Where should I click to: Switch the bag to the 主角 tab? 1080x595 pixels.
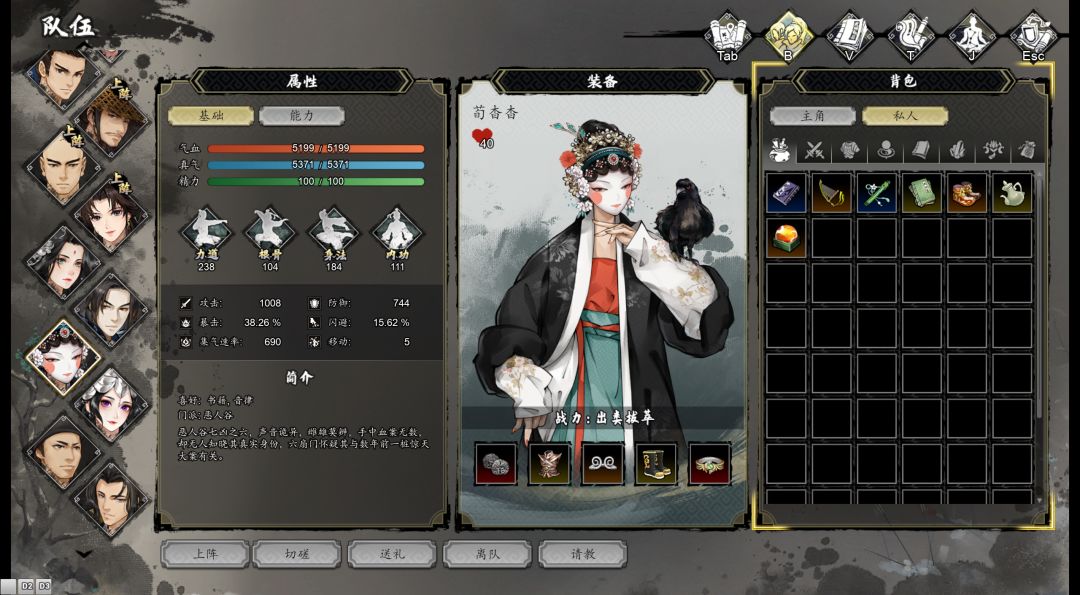pyautogui.click(x=813, y=116)
